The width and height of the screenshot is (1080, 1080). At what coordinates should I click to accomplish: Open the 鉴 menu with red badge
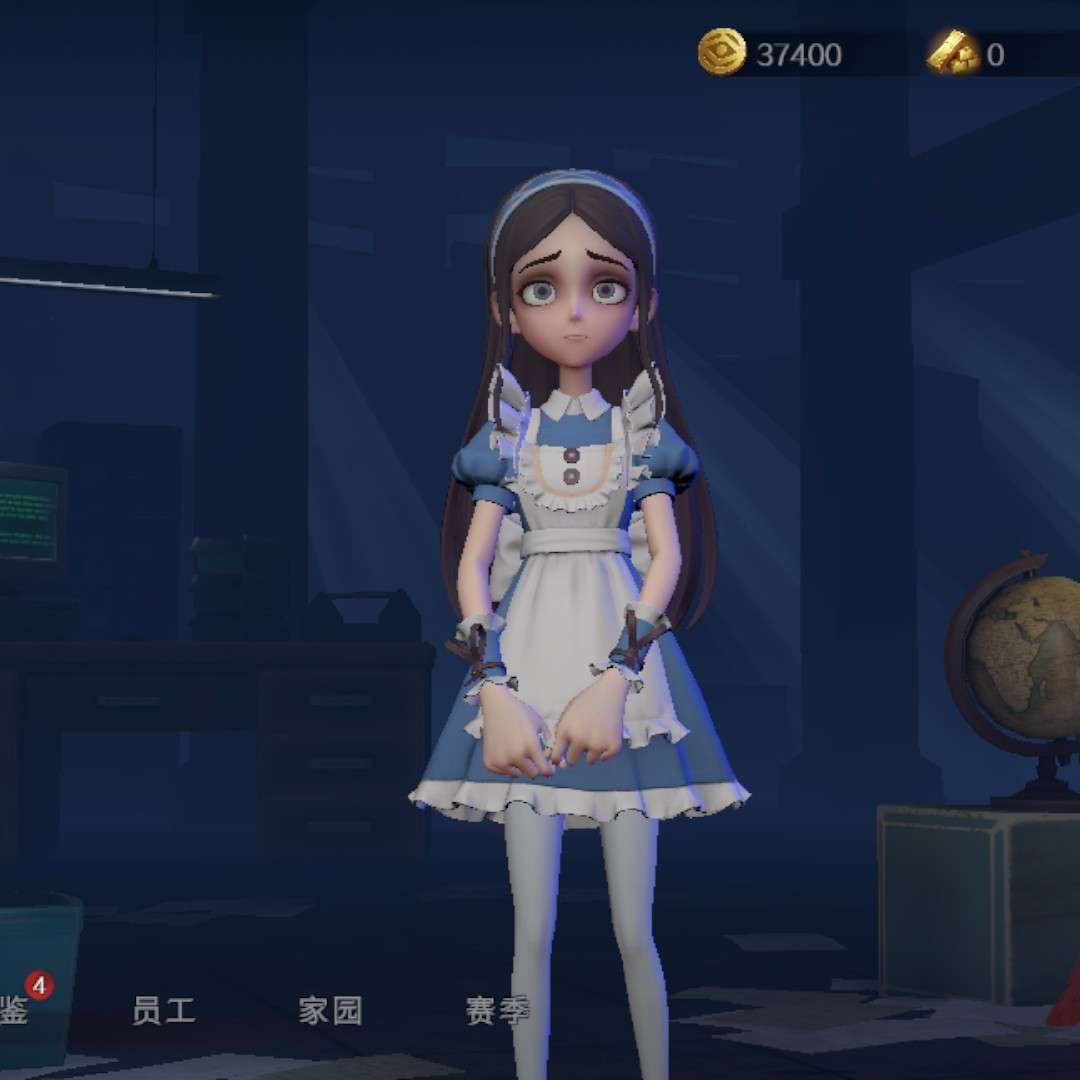click(16, 1010)
